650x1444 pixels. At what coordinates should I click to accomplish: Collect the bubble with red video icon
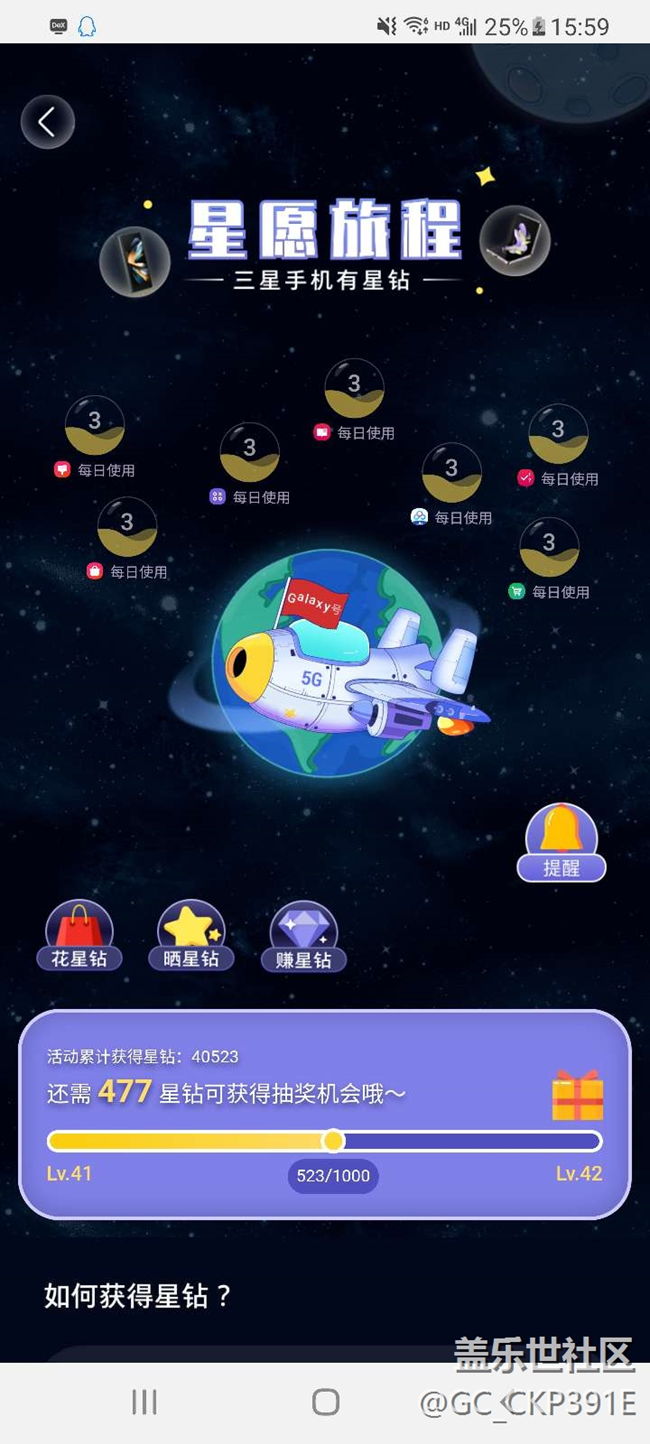(x=354, y=388)
